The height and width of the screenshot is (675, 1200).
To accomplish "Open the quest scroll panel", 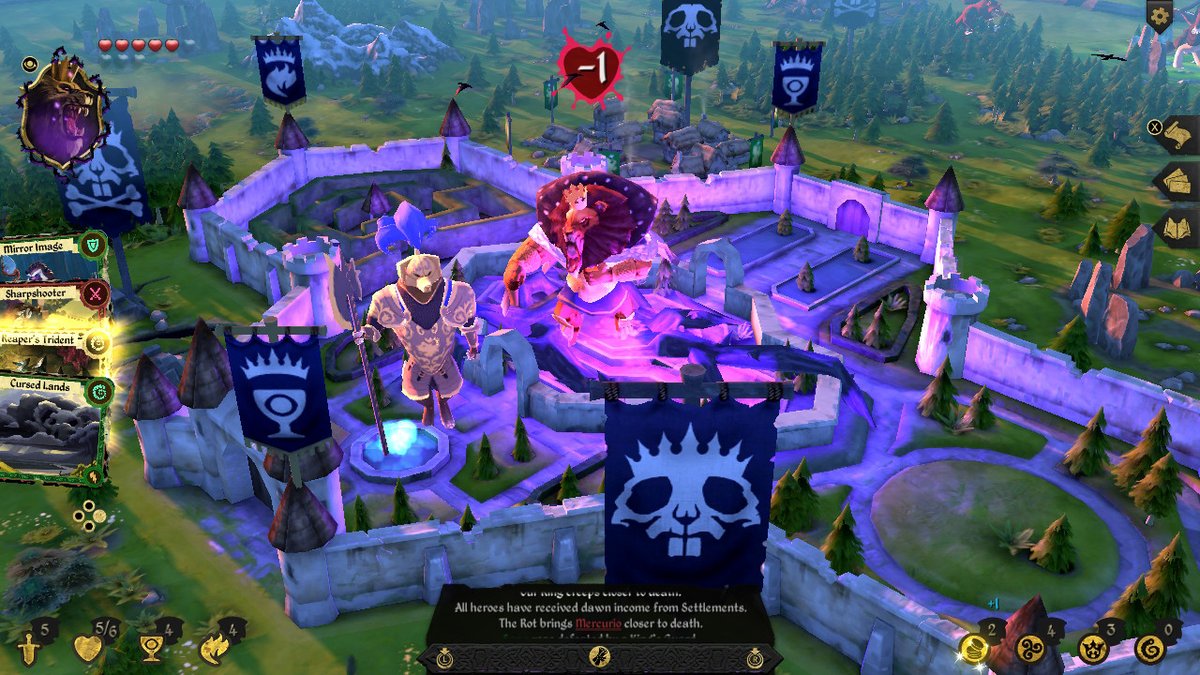I will pyautogui.click(x=1177, y=136).
